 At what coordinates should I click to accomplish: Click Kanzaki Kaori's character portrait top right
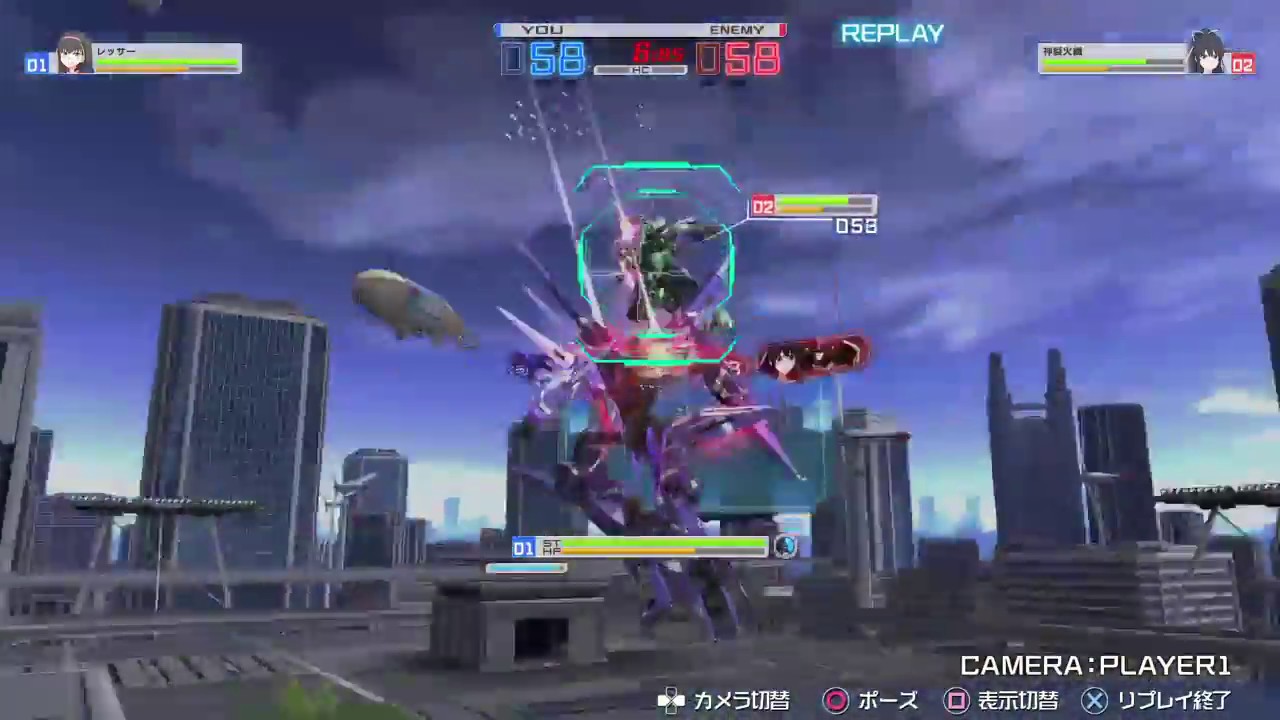pos(1209,57)
